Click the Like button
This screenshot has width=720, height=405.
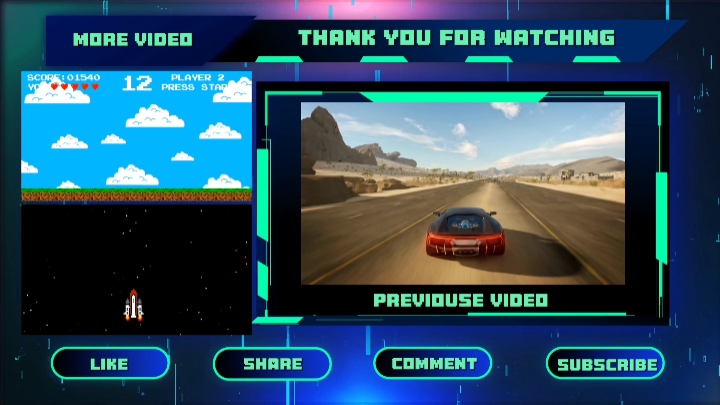click(x=110, y=364)
